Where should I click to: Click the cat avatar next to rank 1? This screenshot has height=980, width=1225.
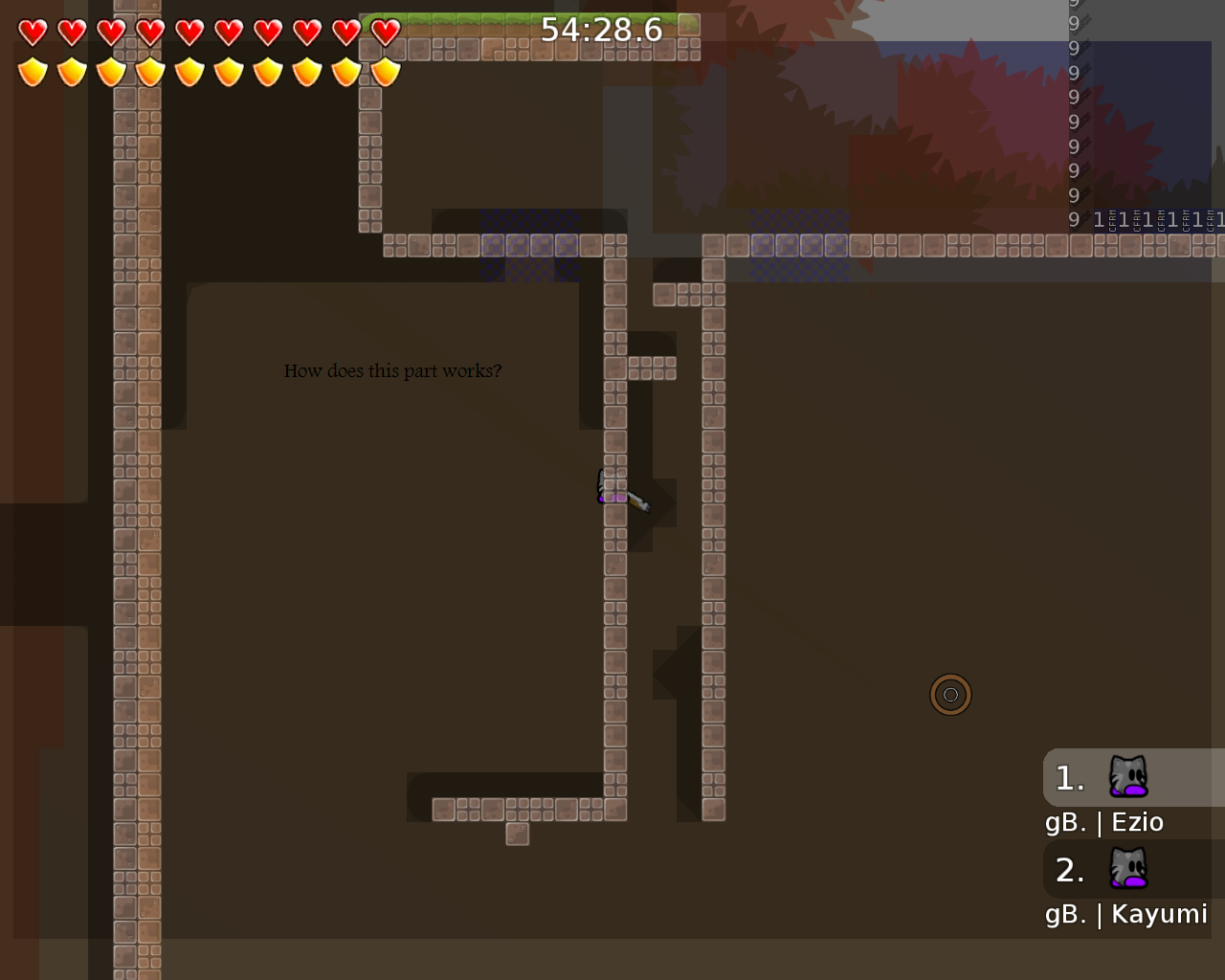(1127, 777)
